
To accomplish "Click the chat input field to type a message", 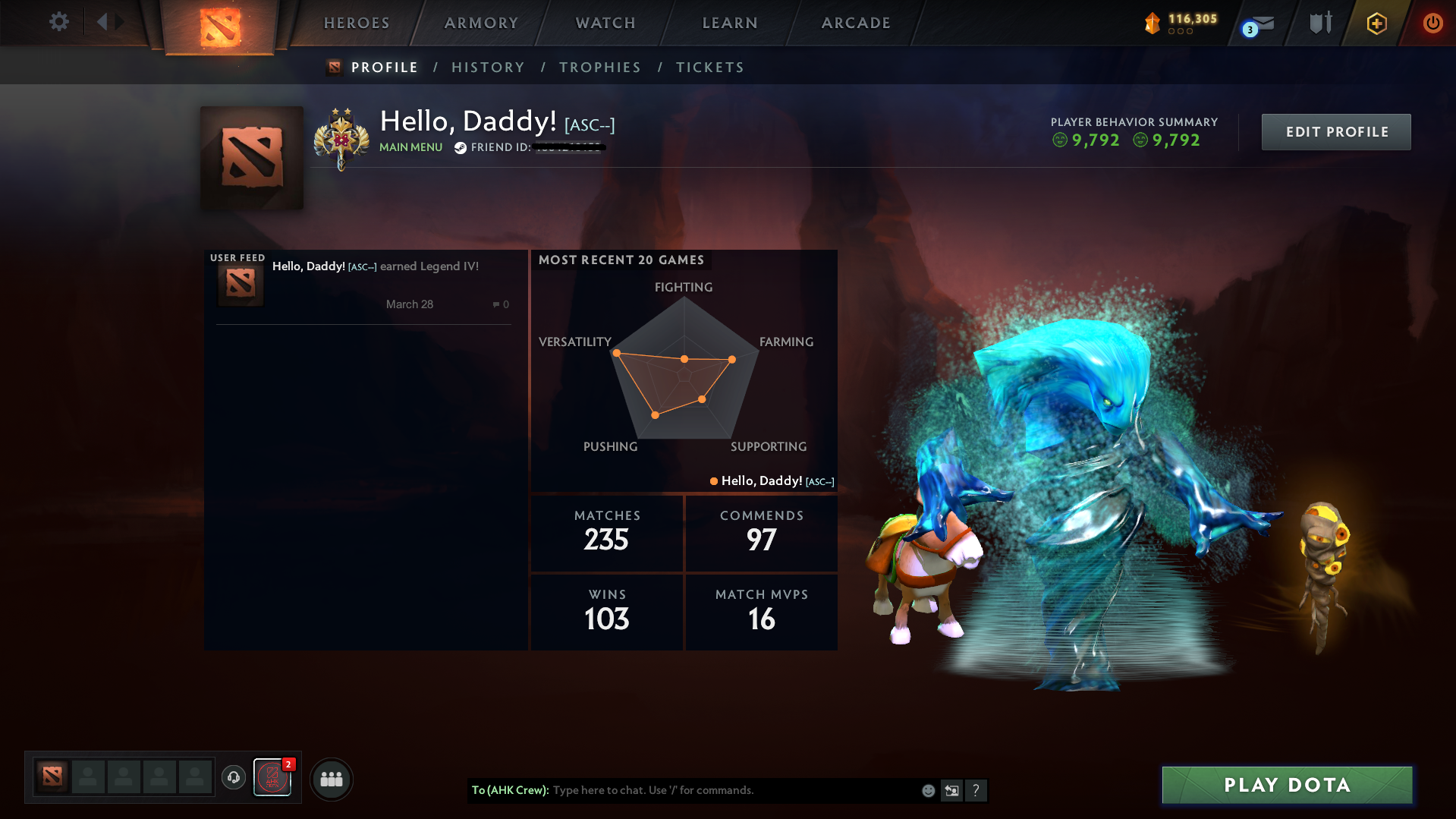I will click(683, 790).
